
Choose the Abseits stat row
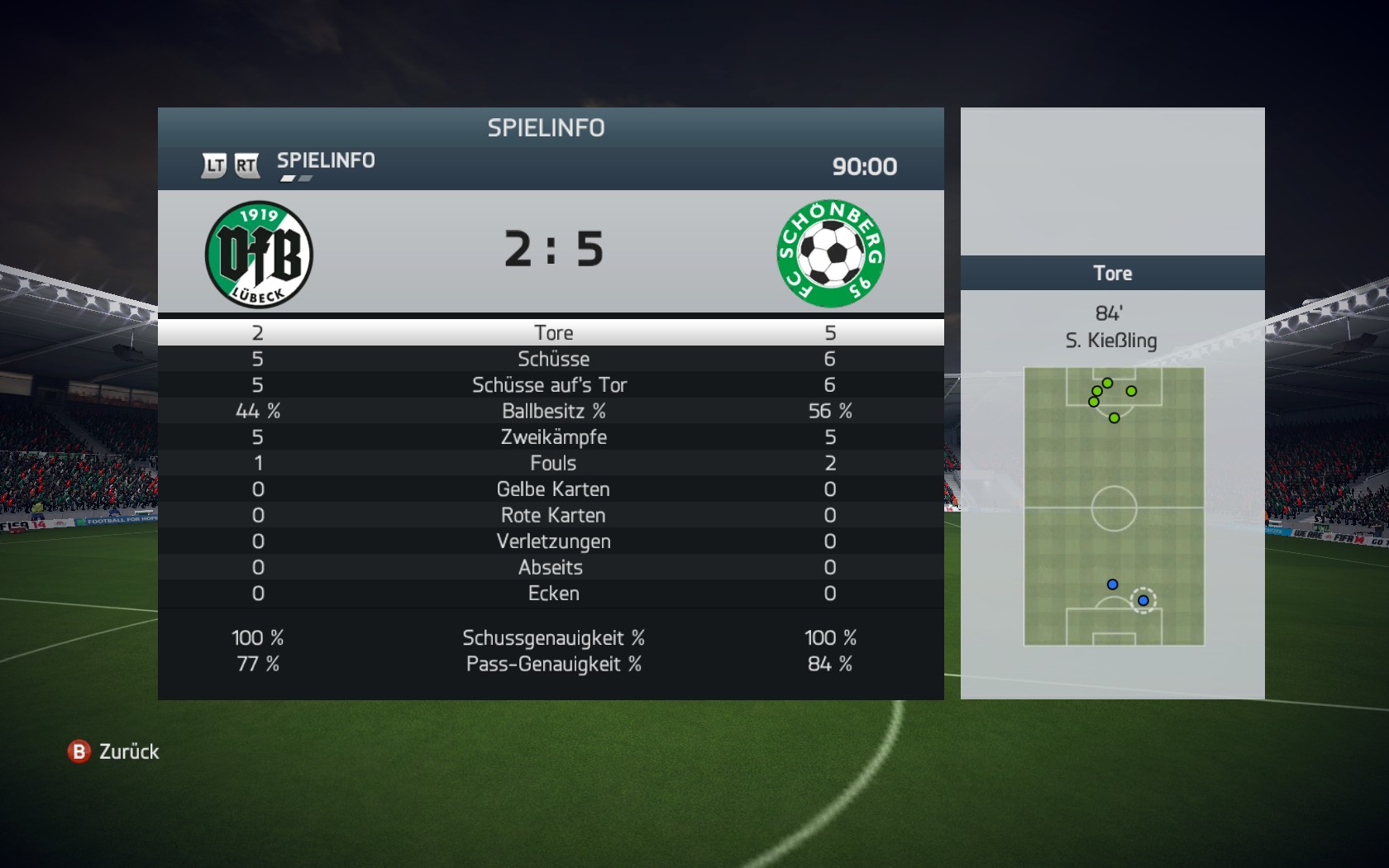[551, 567]
